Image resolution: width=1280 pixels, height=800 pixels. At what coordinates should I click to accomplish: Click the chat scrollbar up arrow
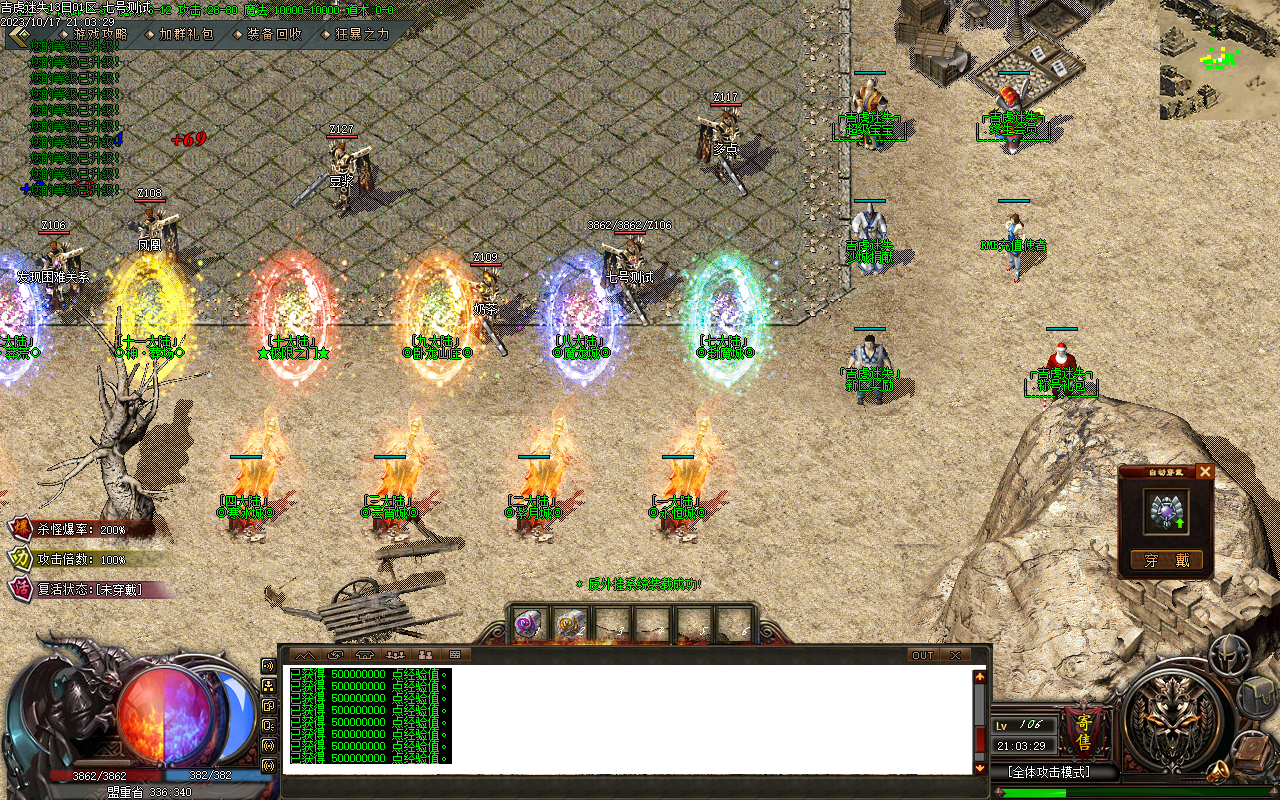pos(980,676)
